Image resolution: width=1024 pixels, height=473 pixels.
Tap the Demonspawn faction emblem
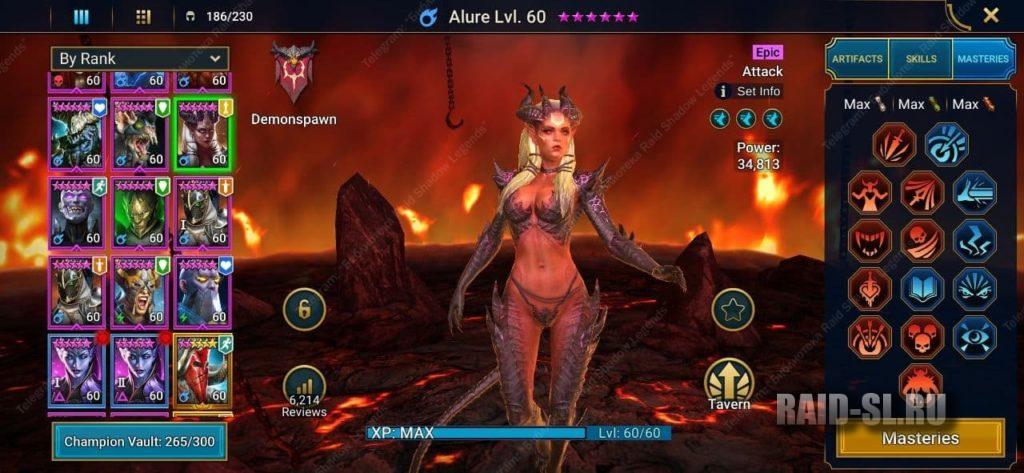293,72
